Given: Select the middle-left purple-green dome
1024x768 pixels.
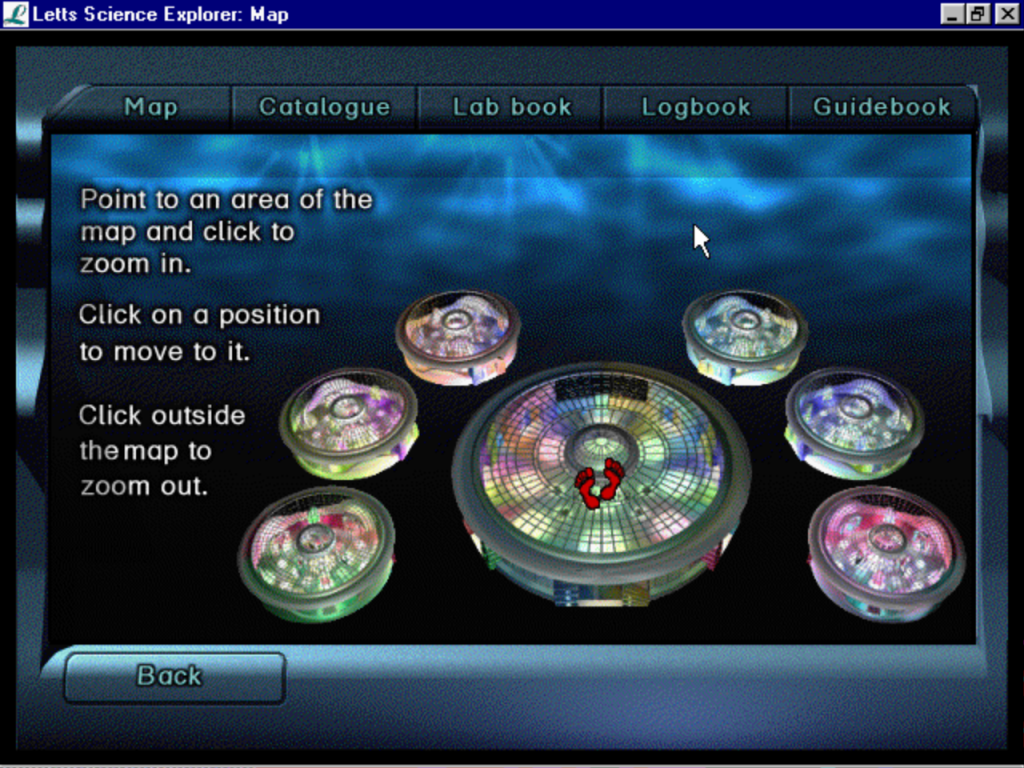Looking at the screenshot, I should tap(347, 420).
